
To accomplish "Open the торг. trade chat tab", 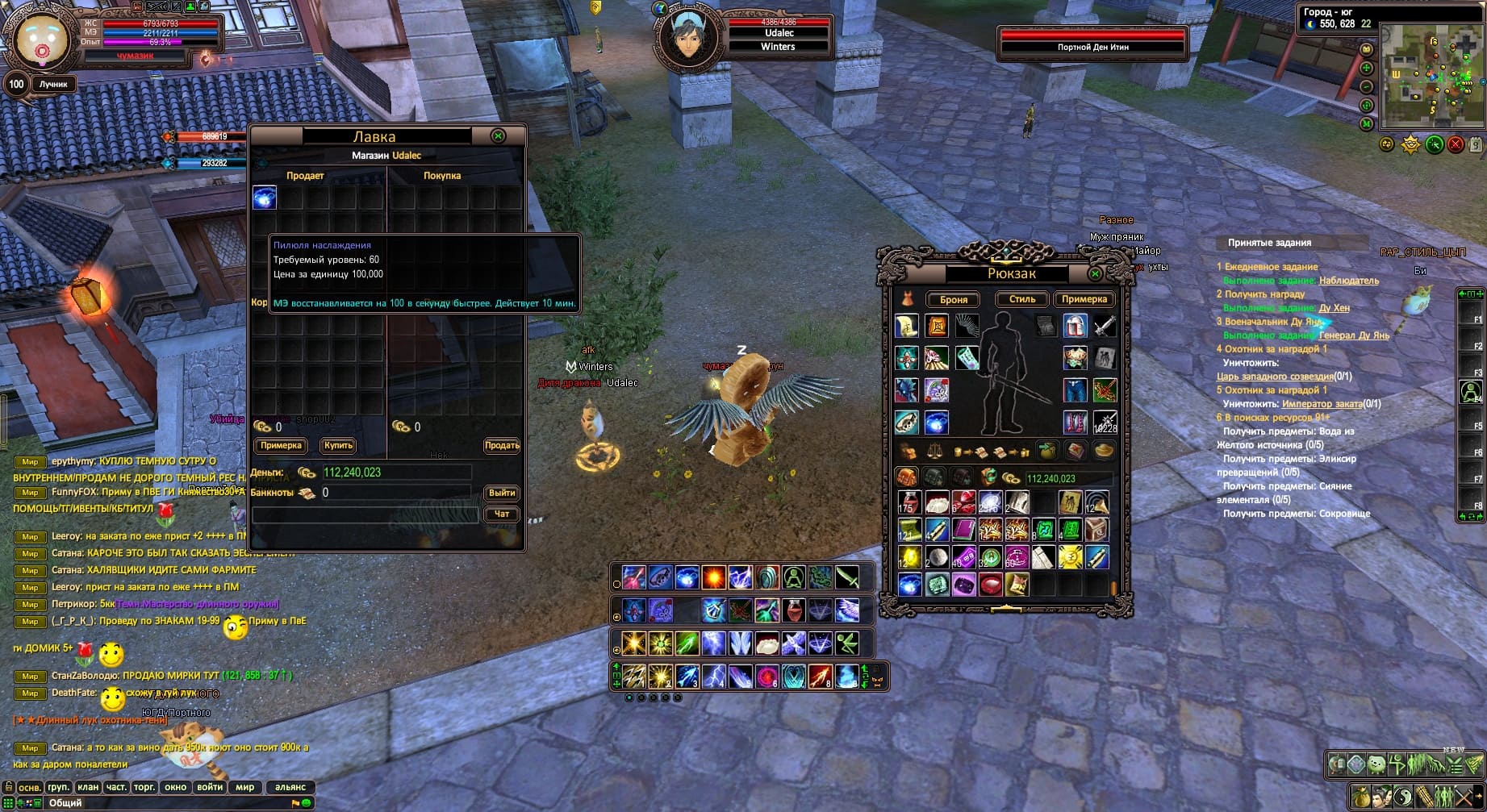I will coord(145,787).
